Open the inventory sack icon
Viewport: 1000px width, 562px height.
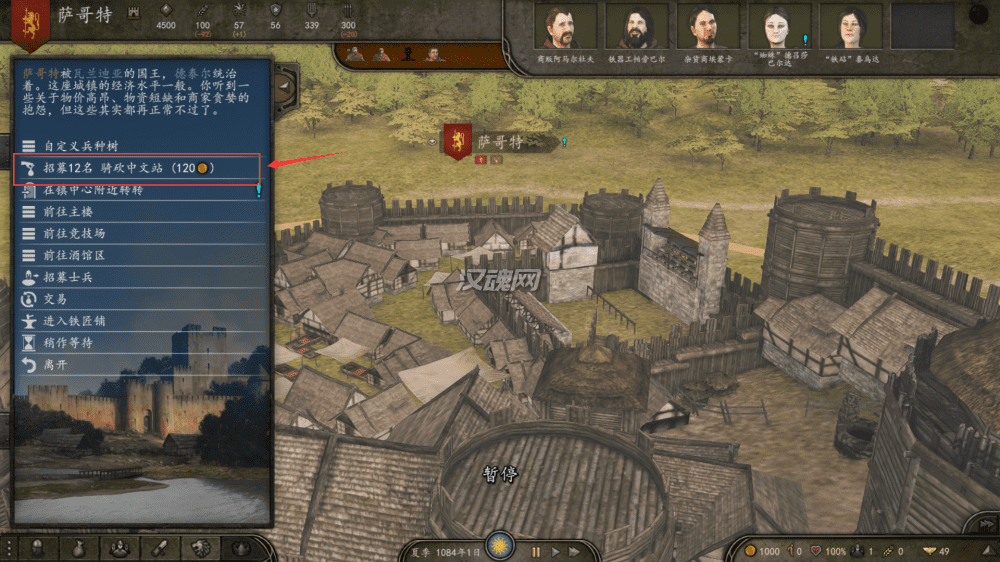point(79,548)
